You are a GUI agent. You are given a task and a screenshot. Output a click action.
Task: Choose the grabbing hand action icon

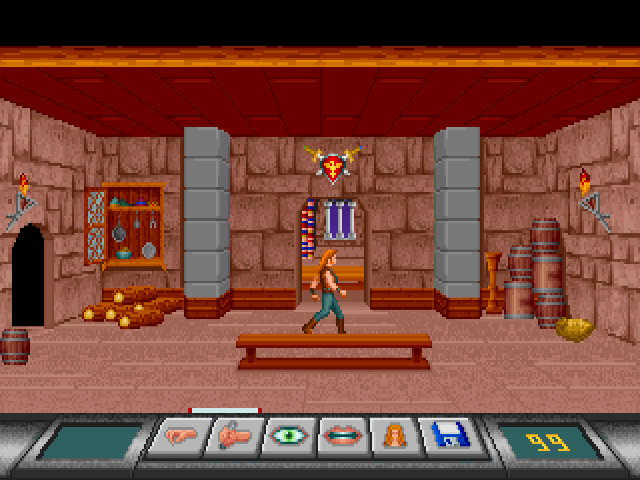[234, 438]
